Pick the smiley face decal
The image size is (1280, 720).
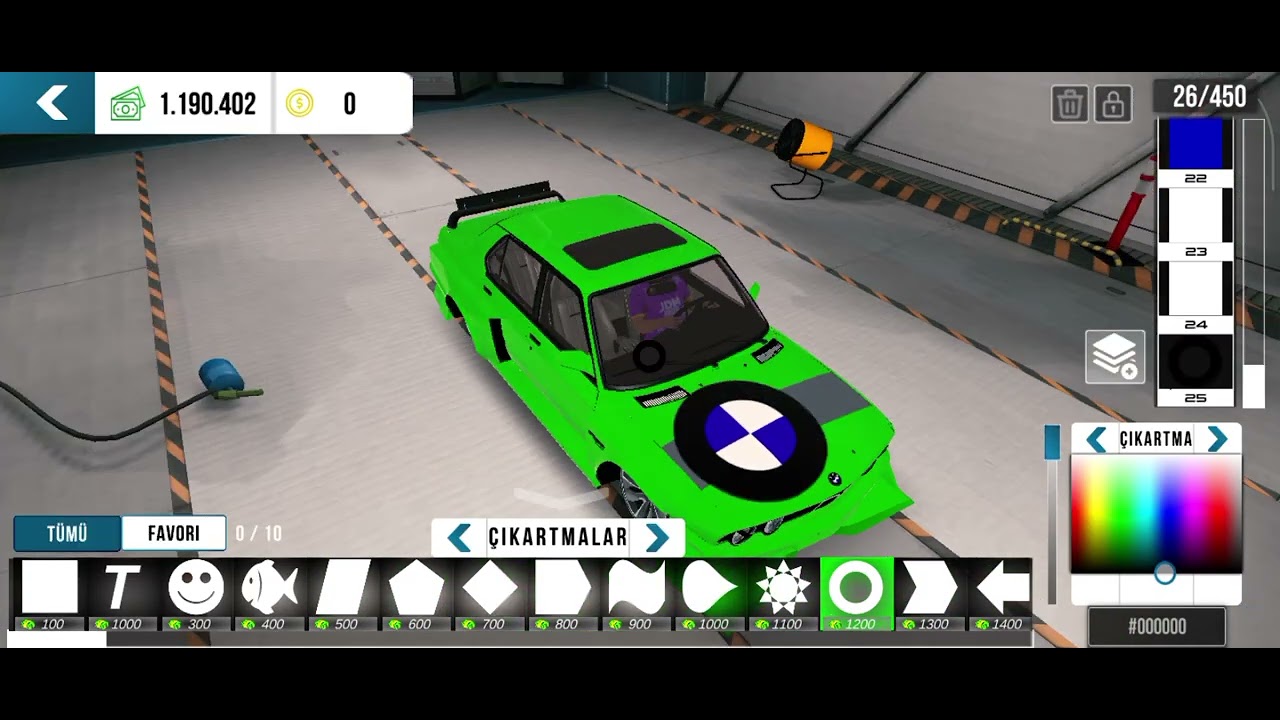[x=196, y=587]
